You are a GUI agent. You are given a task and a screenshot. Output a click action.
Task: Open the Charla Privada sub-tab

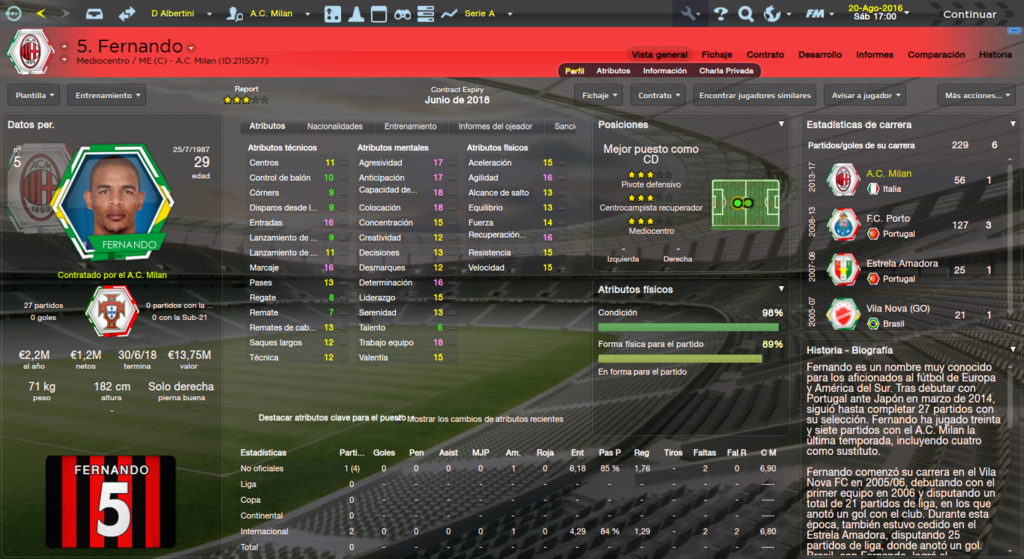pos(727,71)
